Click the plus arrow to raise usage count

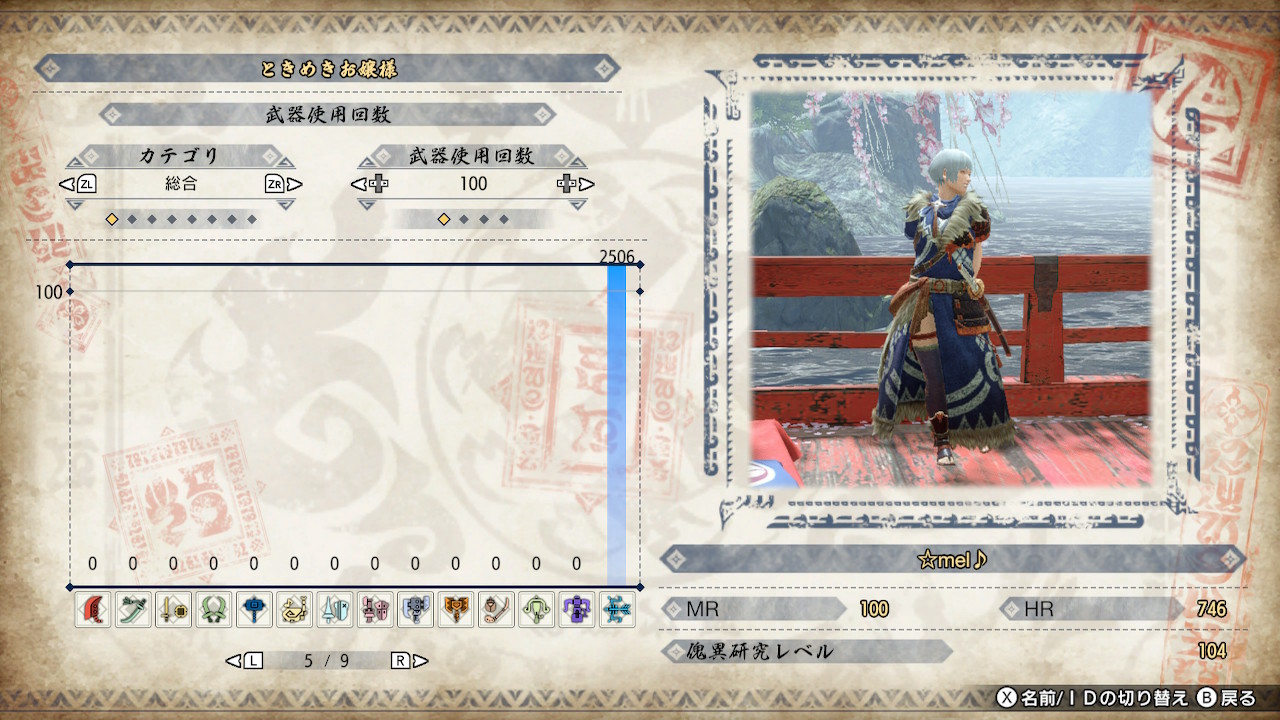pos(568,184)
